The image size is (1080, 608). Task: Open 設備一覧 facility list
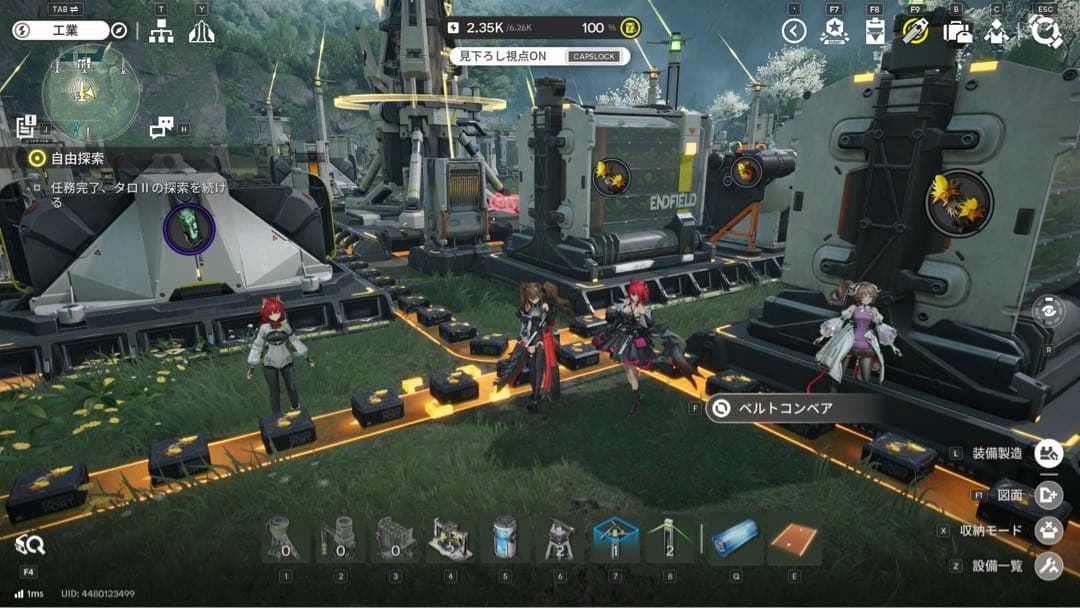[x=1047, y=566]
